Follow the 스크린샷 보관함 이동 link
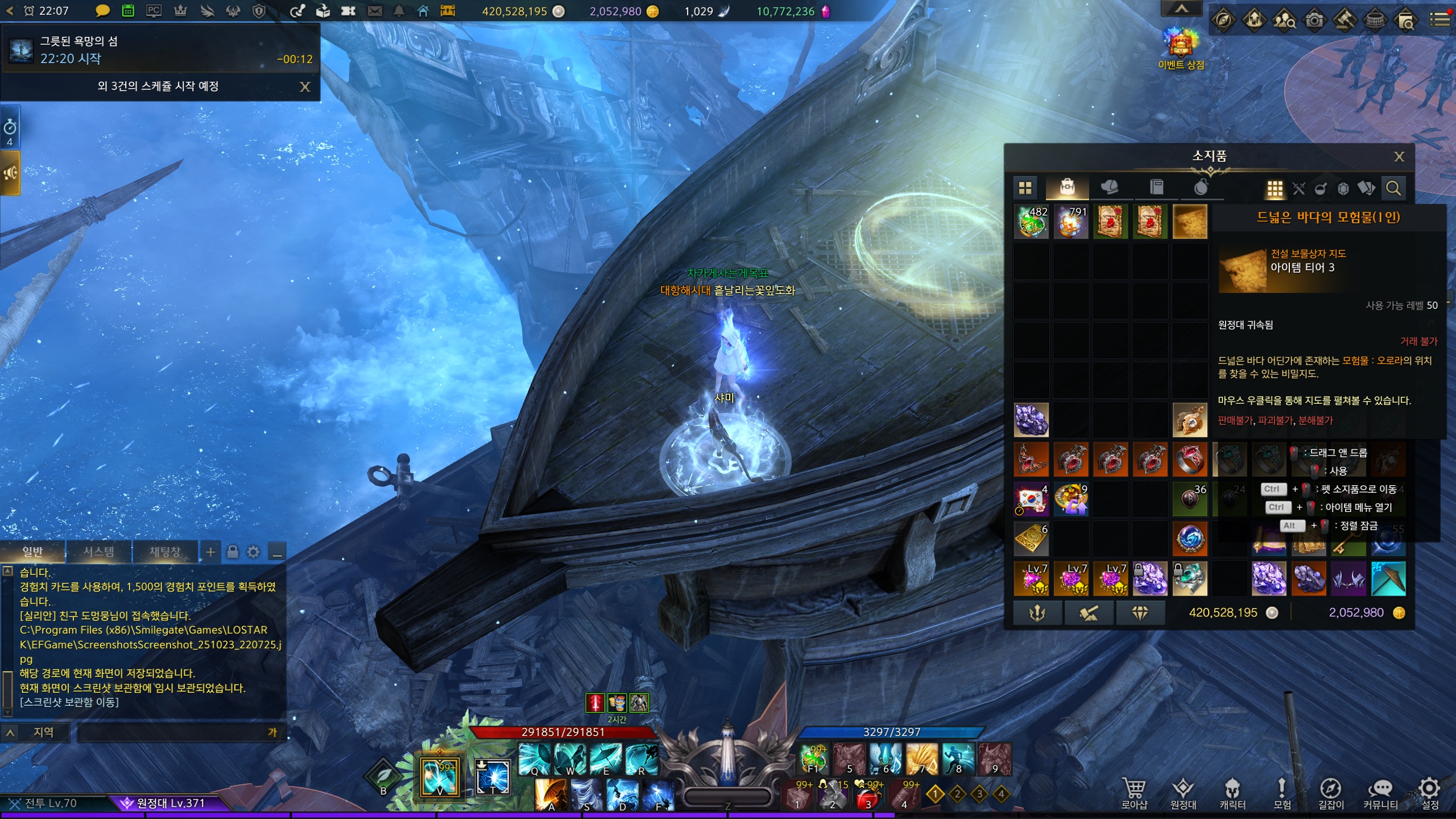The height and width of the screenshot is (819, 1456). tap(69, 702)
